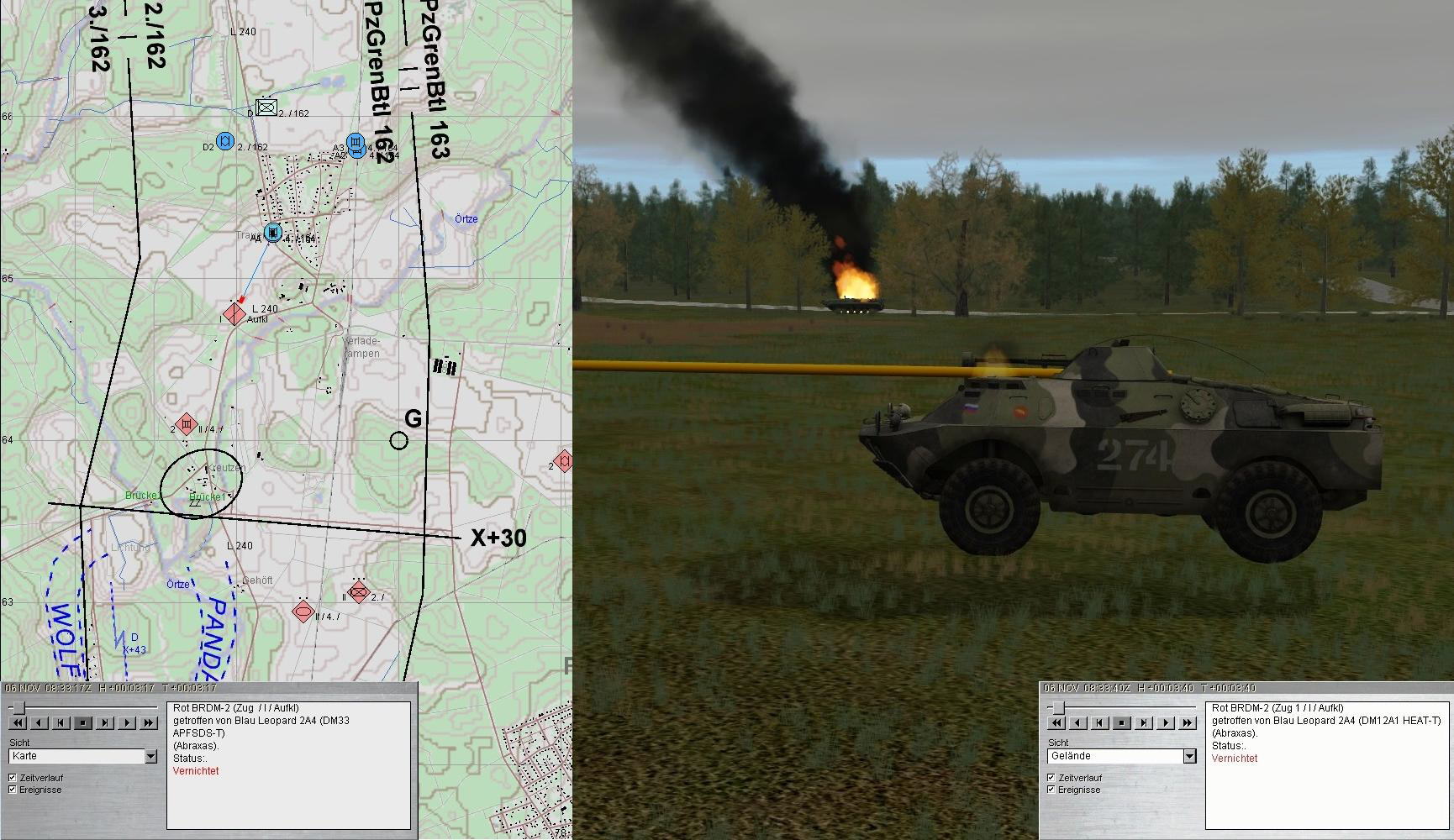Step to next event in Karte panel
1454x840 pixels.
104,722
